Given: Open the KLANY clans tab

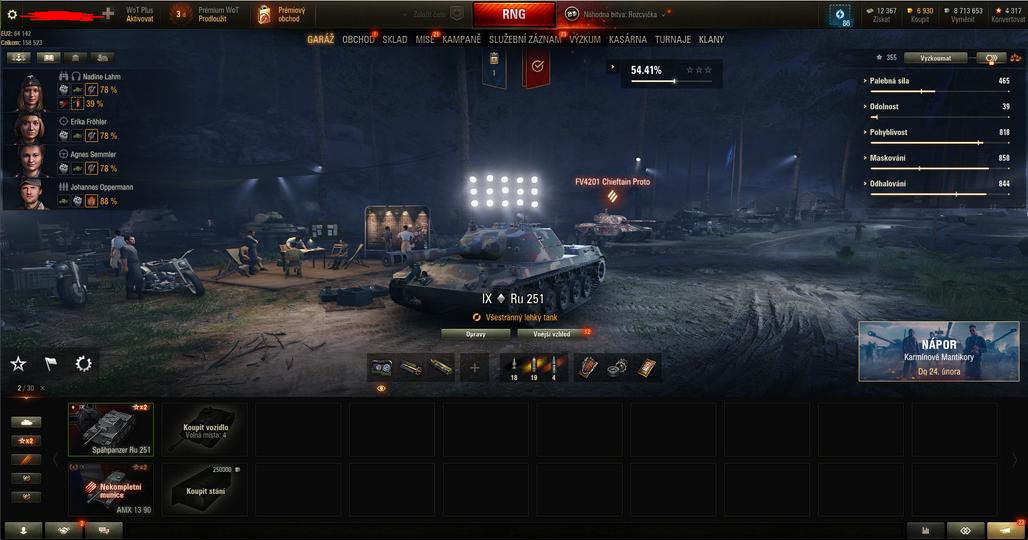Looking at the screenshot, I should [712, 40].
